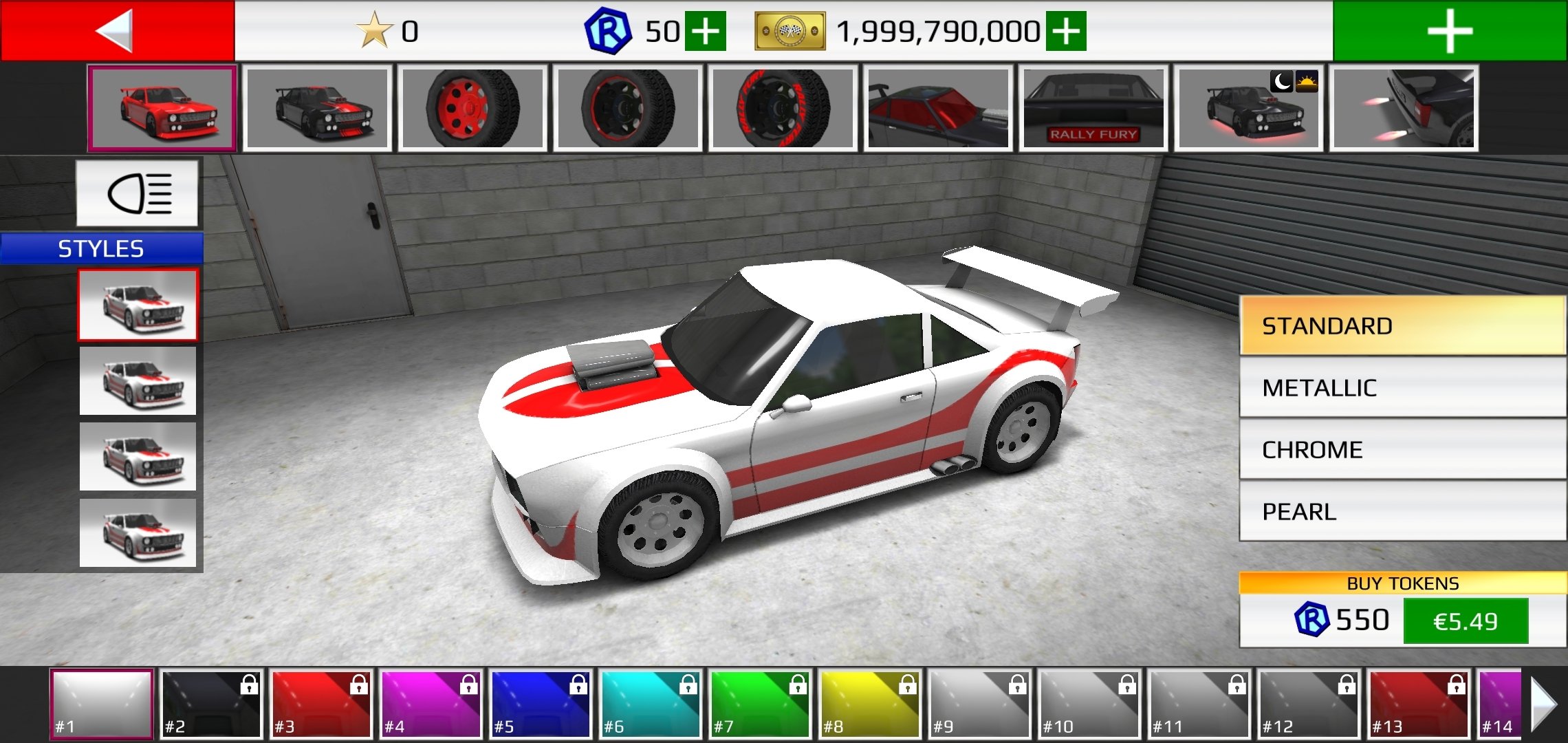Screen dimensions: 1568x743
Task: Open the Rally Fury rear plate customization
Action: tap(1093, 109)
